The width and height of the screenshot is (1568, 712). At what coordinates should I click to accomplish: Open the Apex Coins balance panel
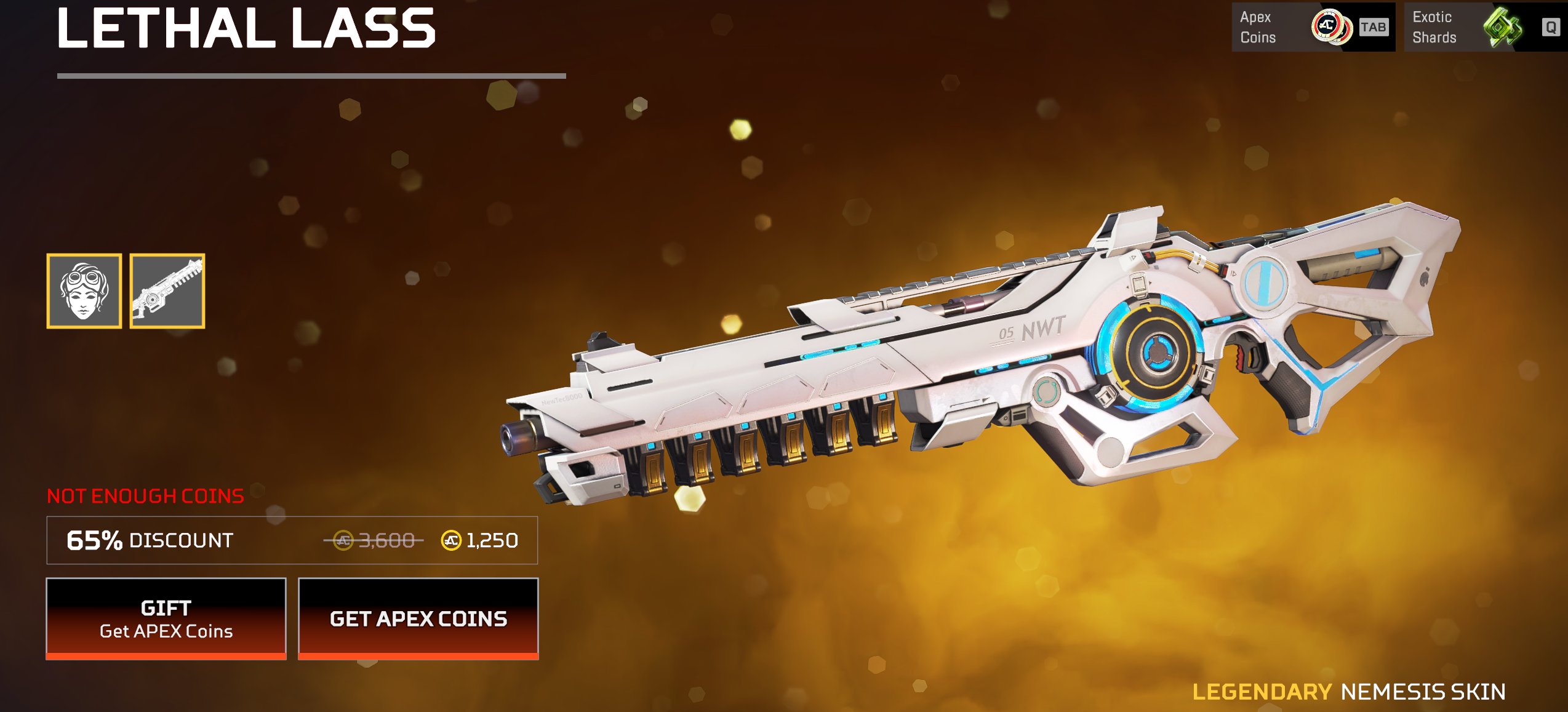1313,27
